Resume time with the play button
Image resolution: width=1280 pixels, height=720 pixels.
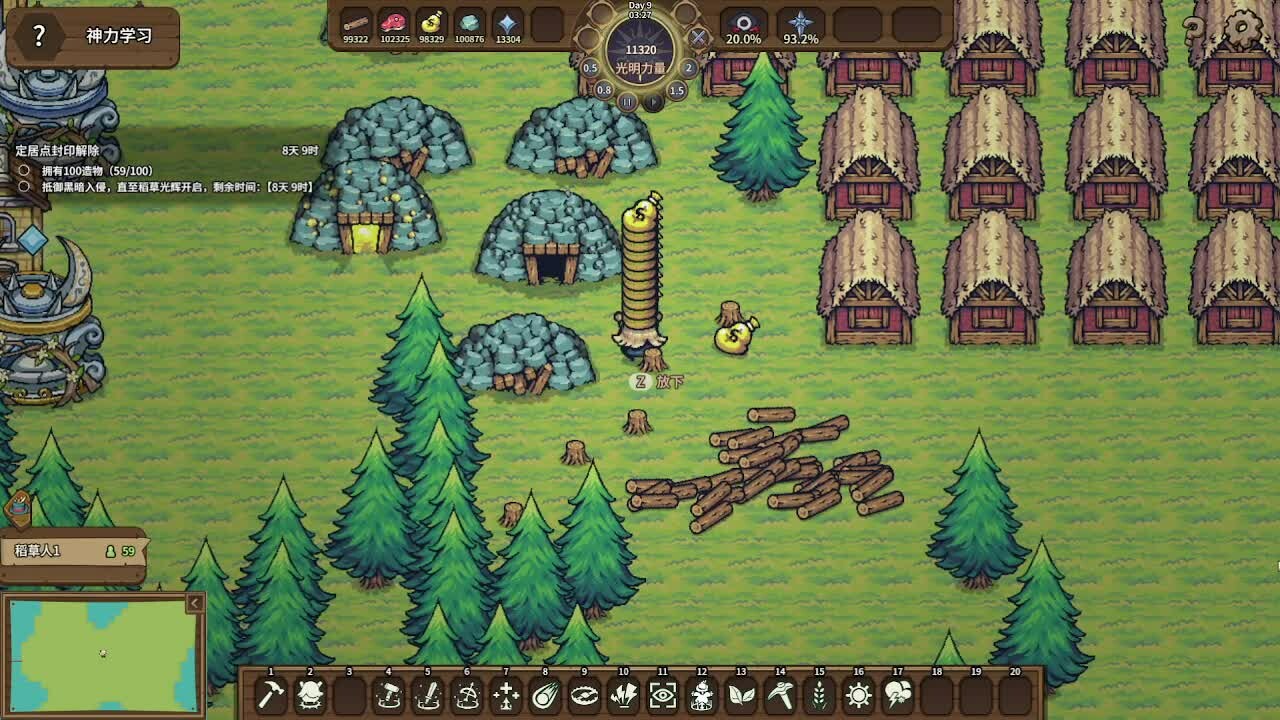[652, 102]
